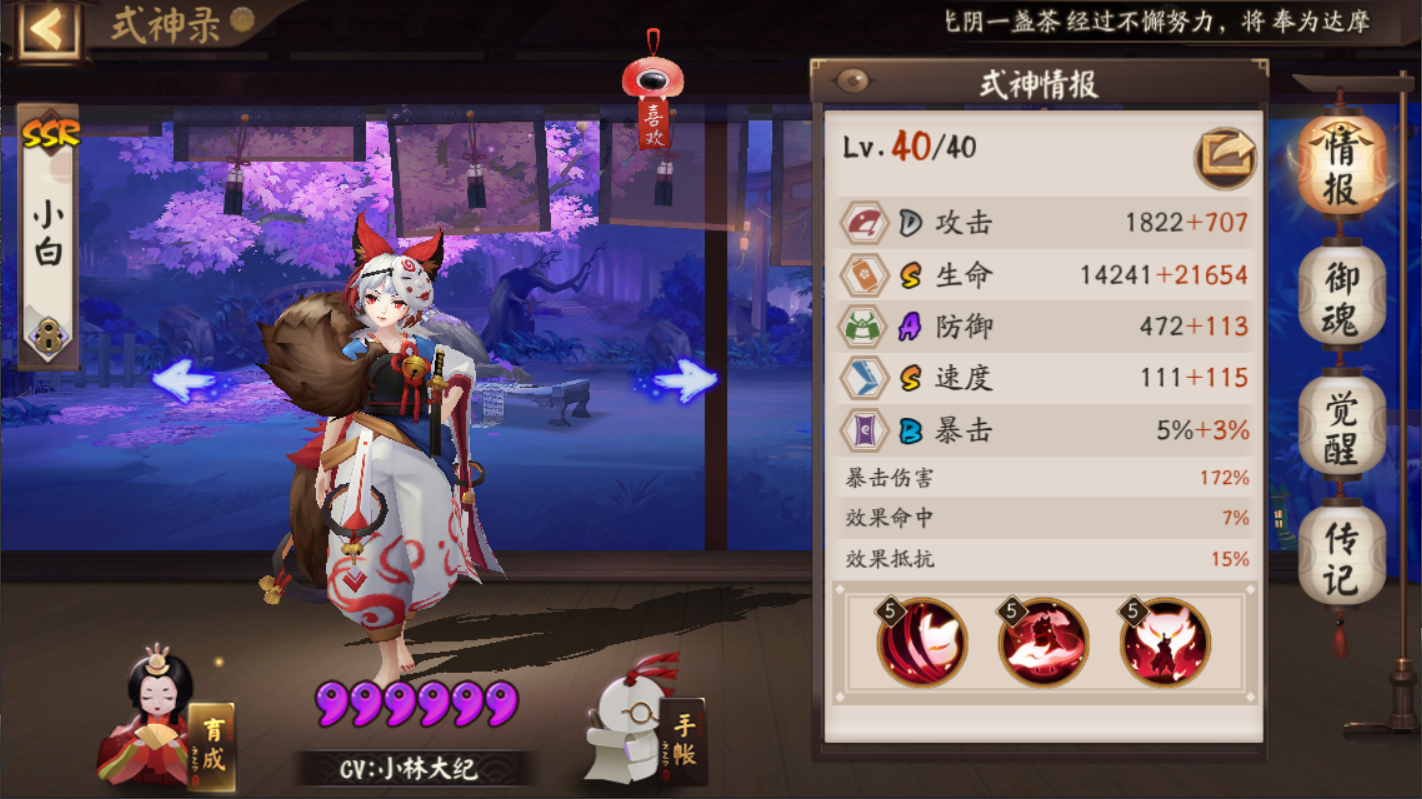Click the 防御 defense stat icon
Viewport: 1422px width, 799px height.
click(x=864, y=327)
